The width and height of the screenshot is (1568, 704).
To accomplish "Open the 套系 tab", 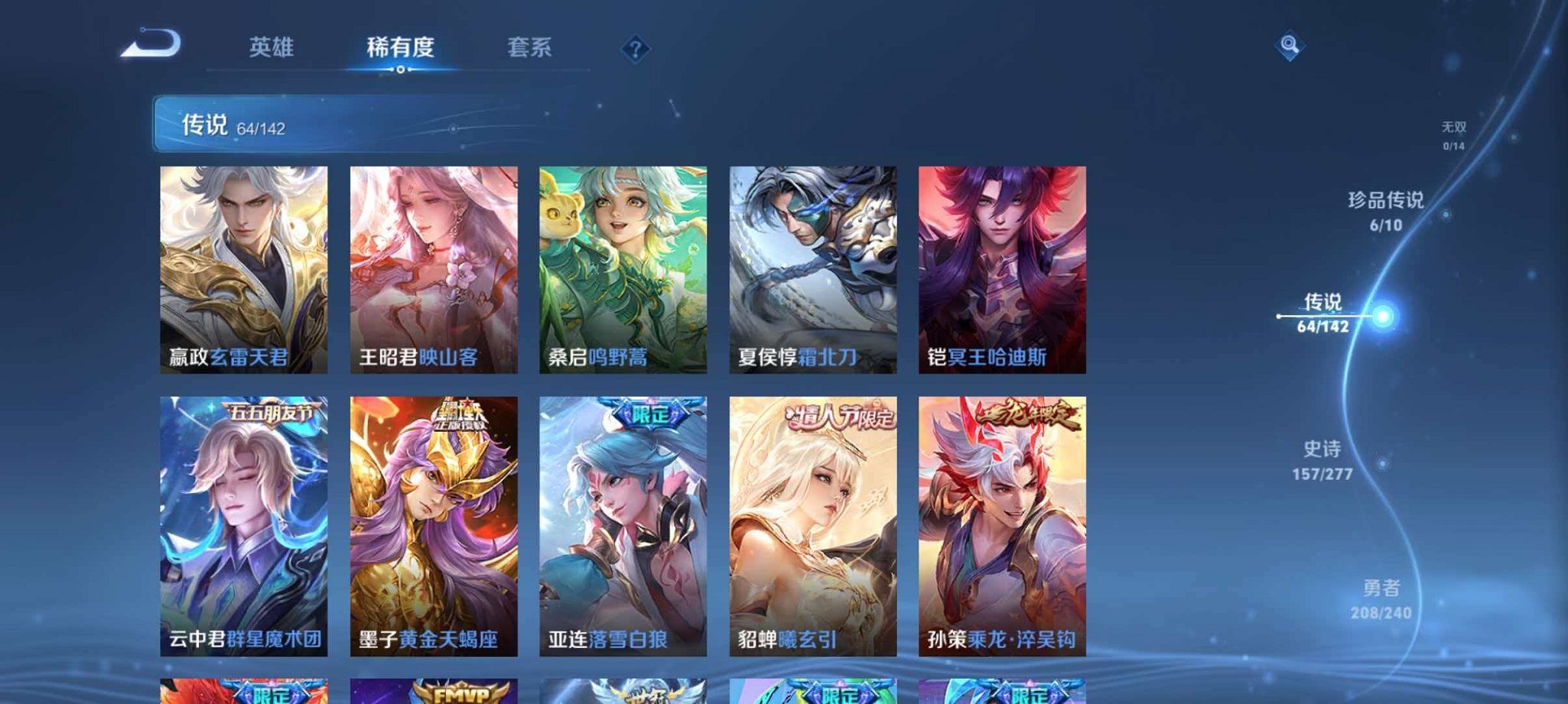I will tap(530, 47).
